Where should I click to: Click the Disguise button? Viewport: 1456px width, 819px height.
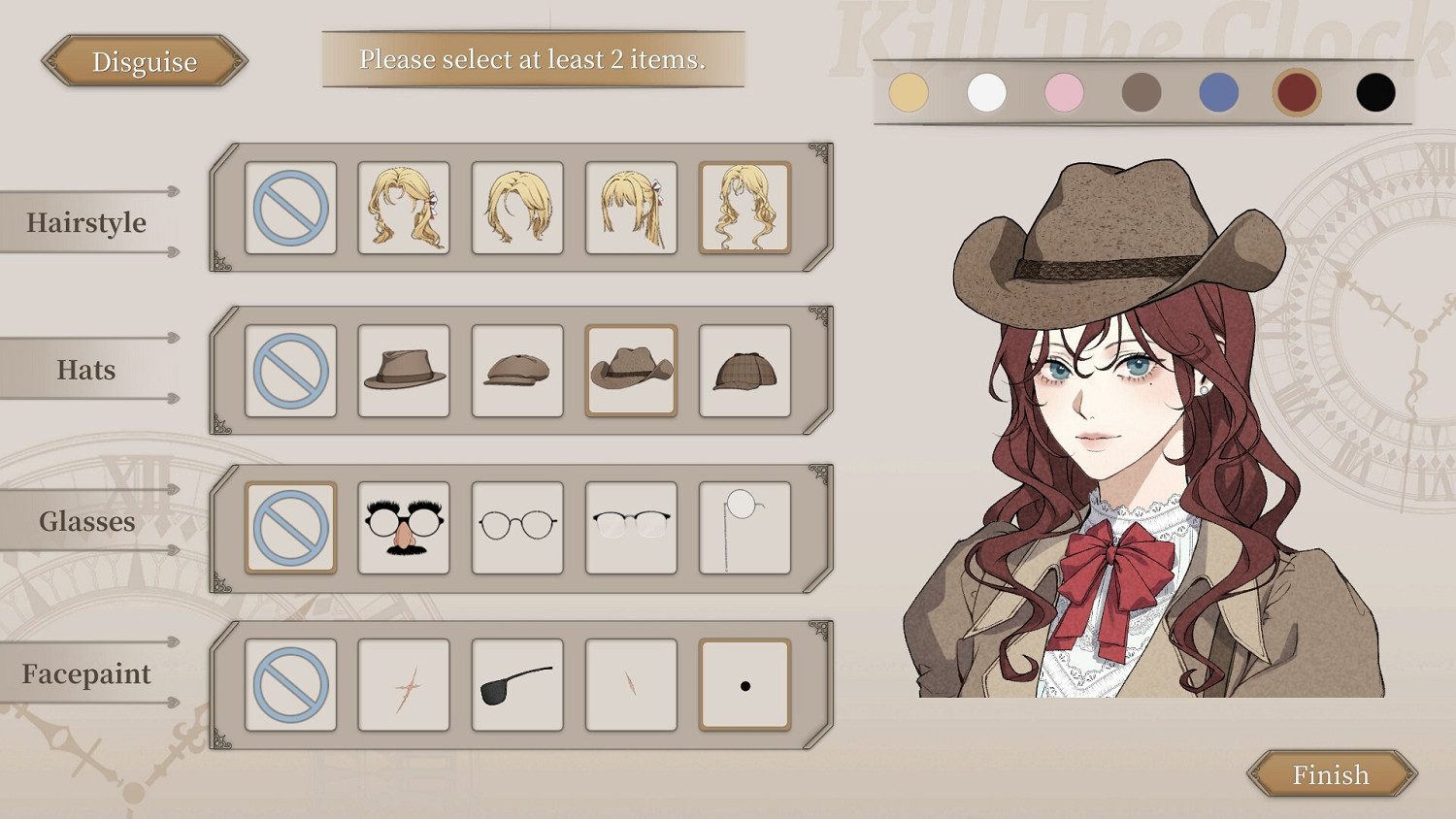[144, 61]
